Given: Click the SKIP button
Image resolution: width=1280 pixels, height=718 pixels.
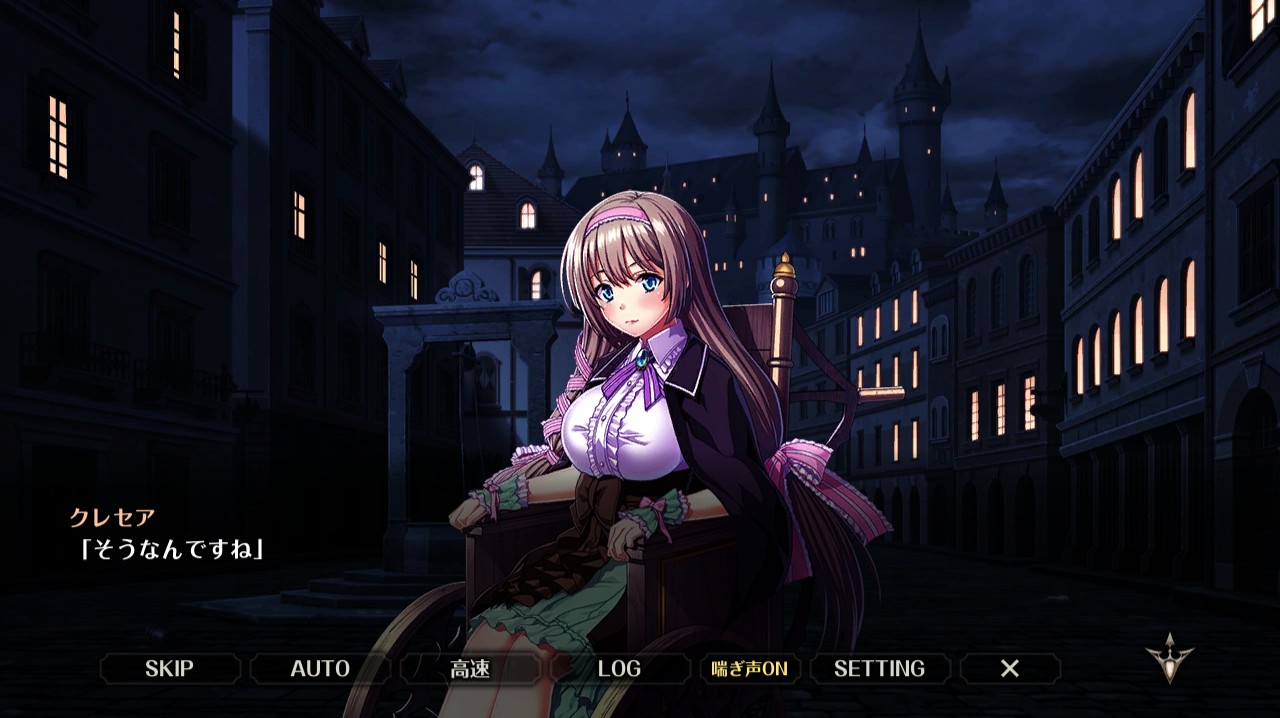Looking at the screenshot, I should (x=169, y=669).
